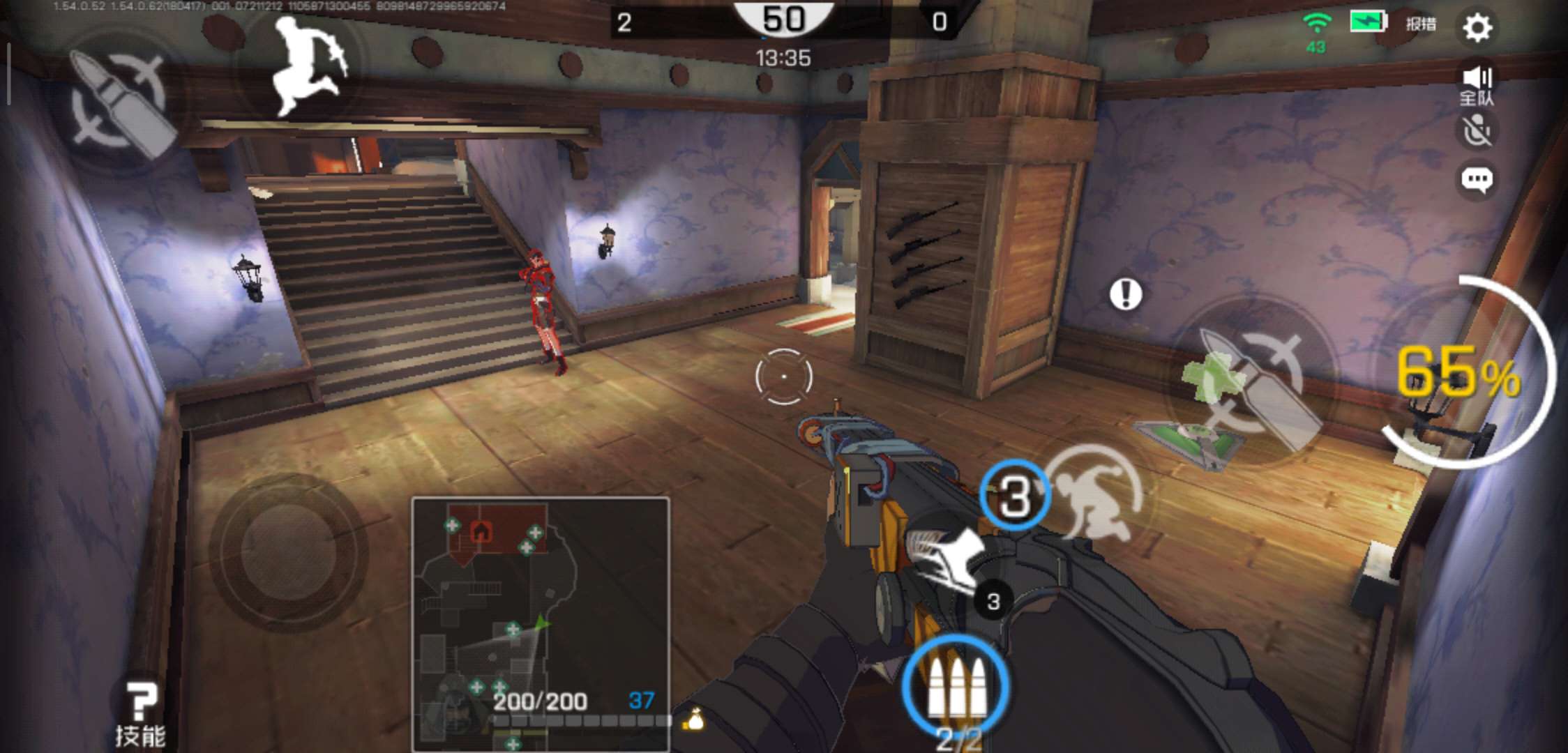Toggle the 全队 team voice speaker
This screenshot has height=753, width=1568.
pos(1477,85)
